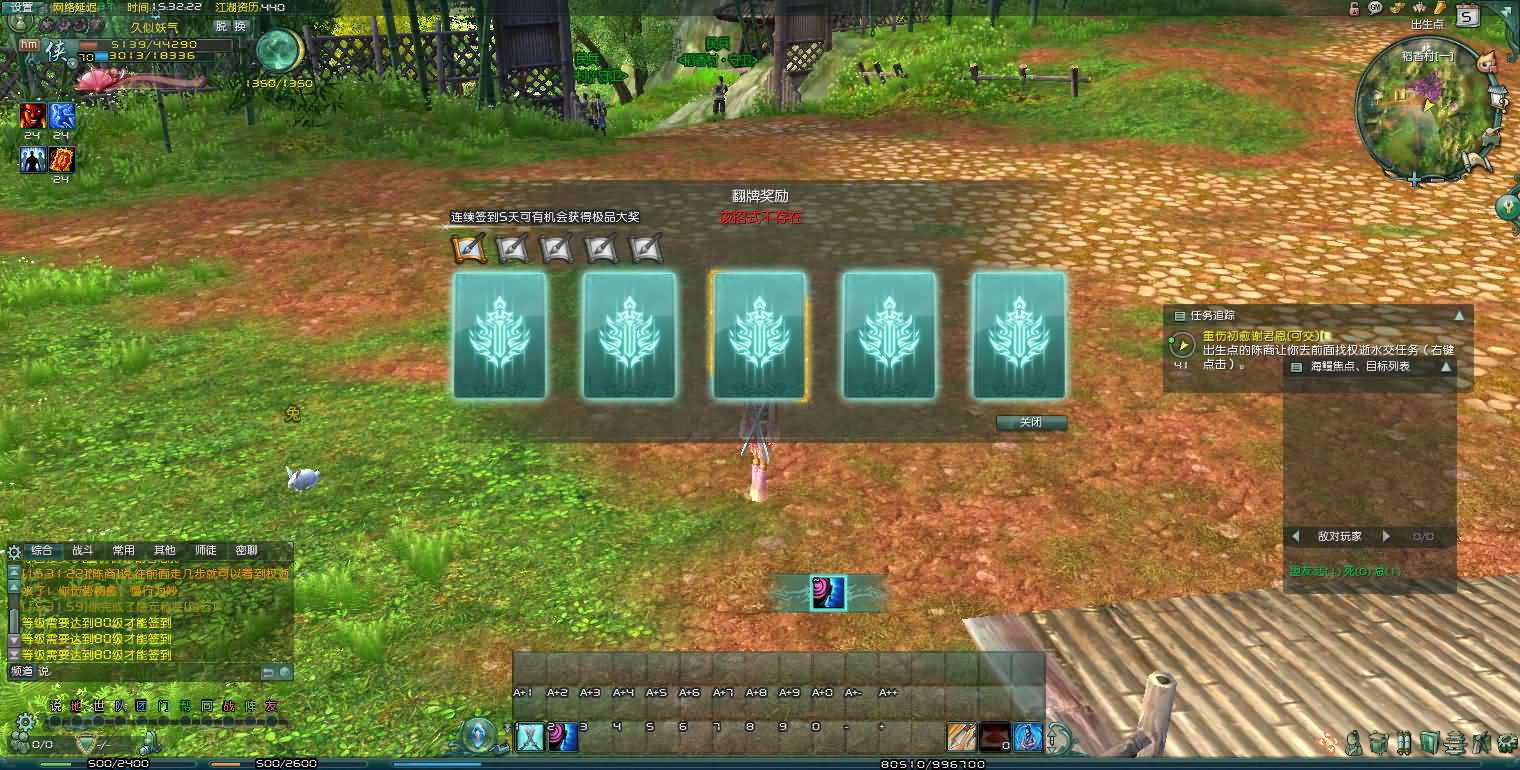This screenshot has height=770, width=1520.
Task: Toggle the 地 chat channel filter
Action: pos(75,705)
